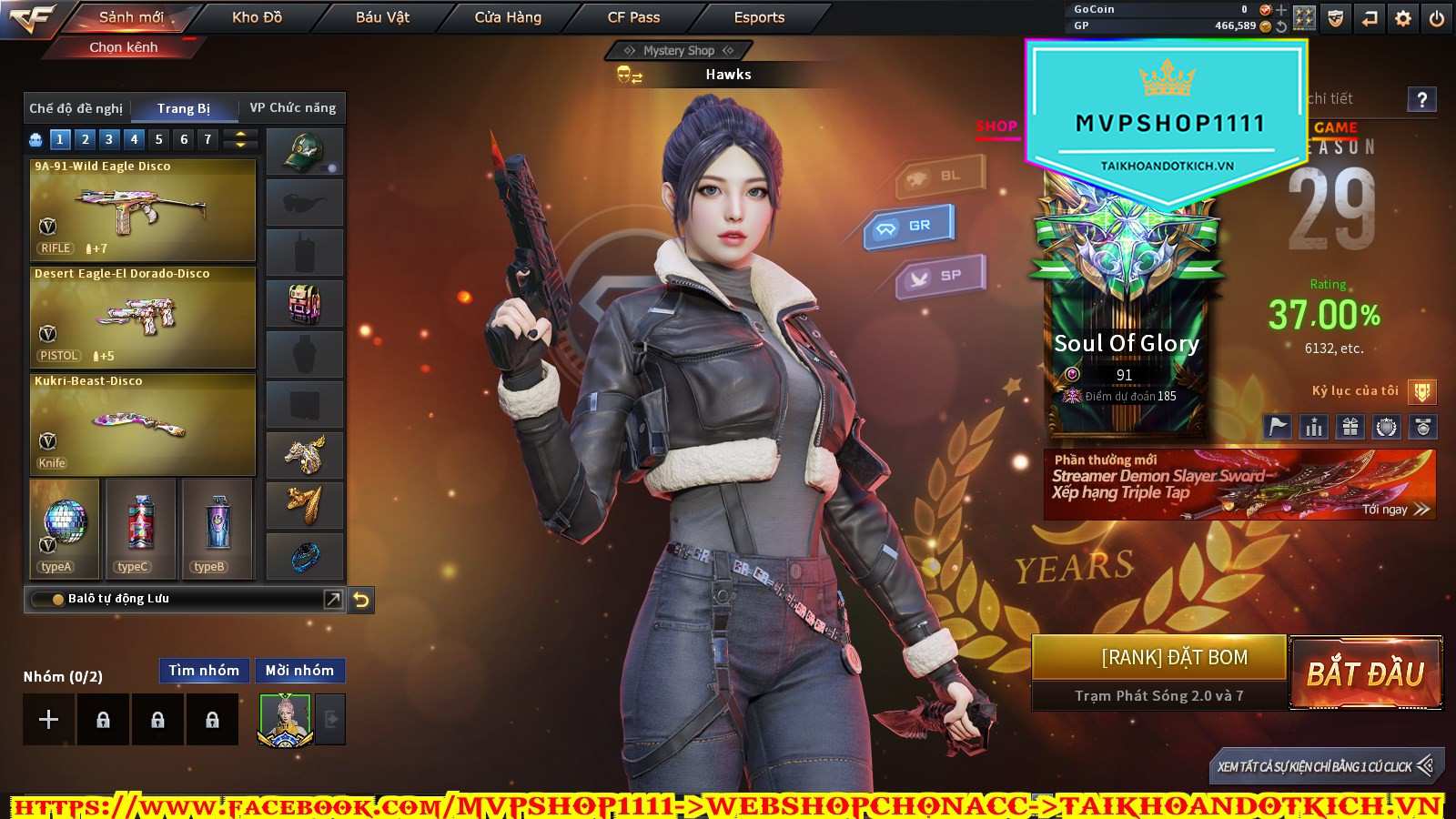Image resolution: width=1456 pixels, height=819 pixels.
Task: Select the Desert Eagle-El Dorado-Disco pistol slot
Action: (143, 318)
